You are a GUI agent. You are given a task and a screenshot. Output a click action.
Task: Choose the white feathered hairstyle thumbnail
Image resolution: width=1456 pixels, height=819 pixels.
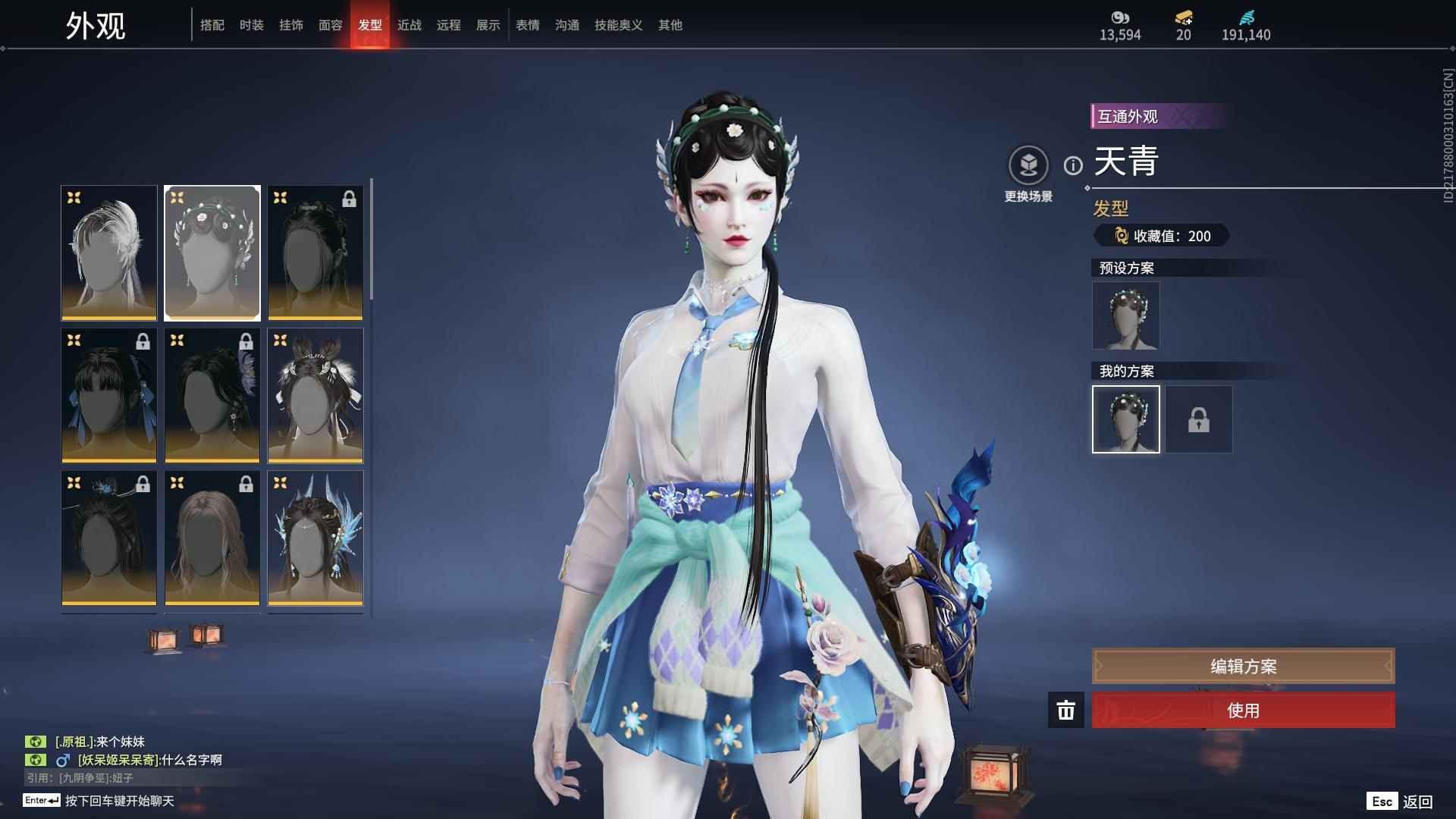[109, 253]
